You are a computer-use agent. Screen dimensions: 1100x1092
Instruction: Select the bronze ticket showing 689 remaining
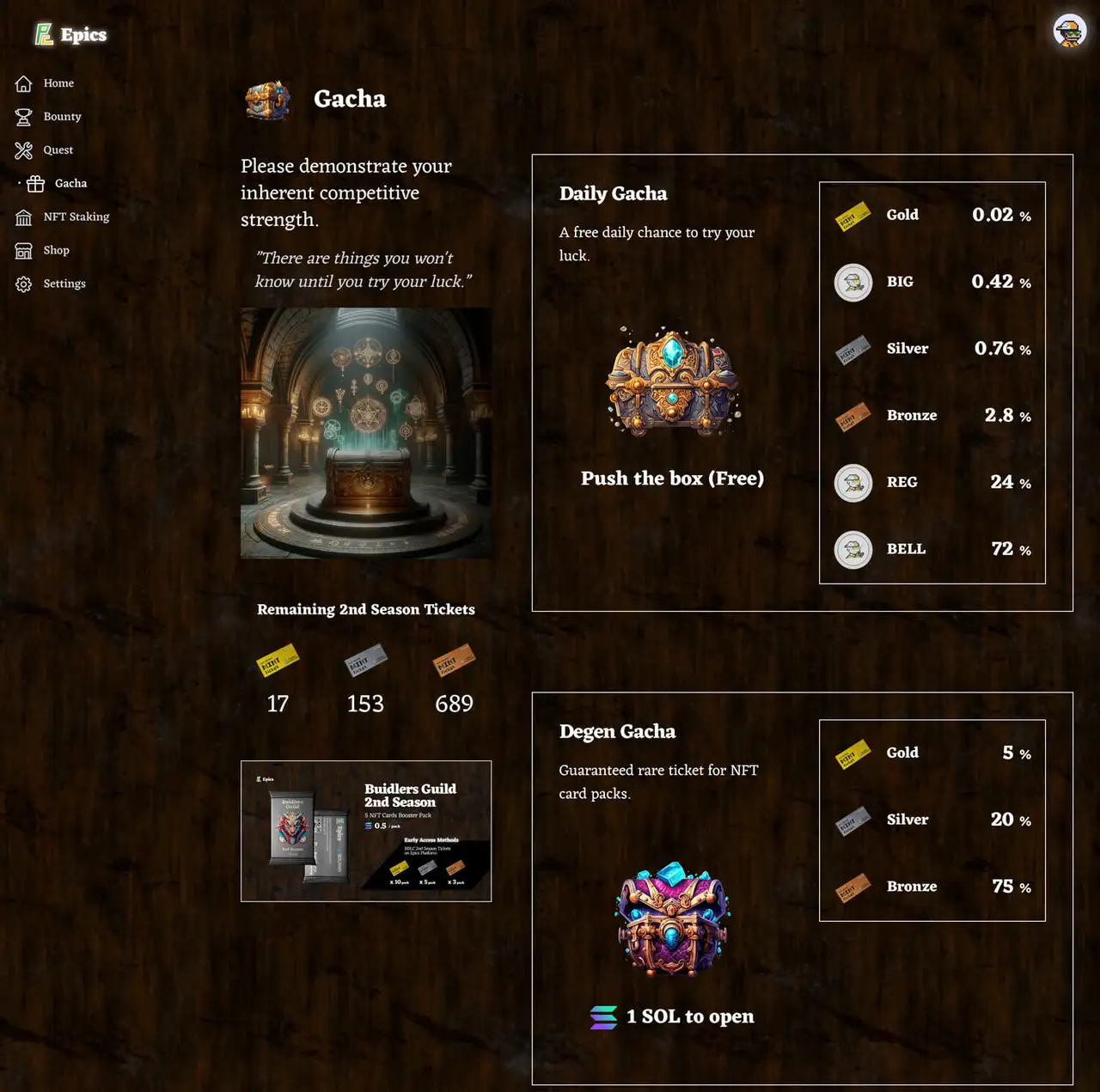point(454,662)
